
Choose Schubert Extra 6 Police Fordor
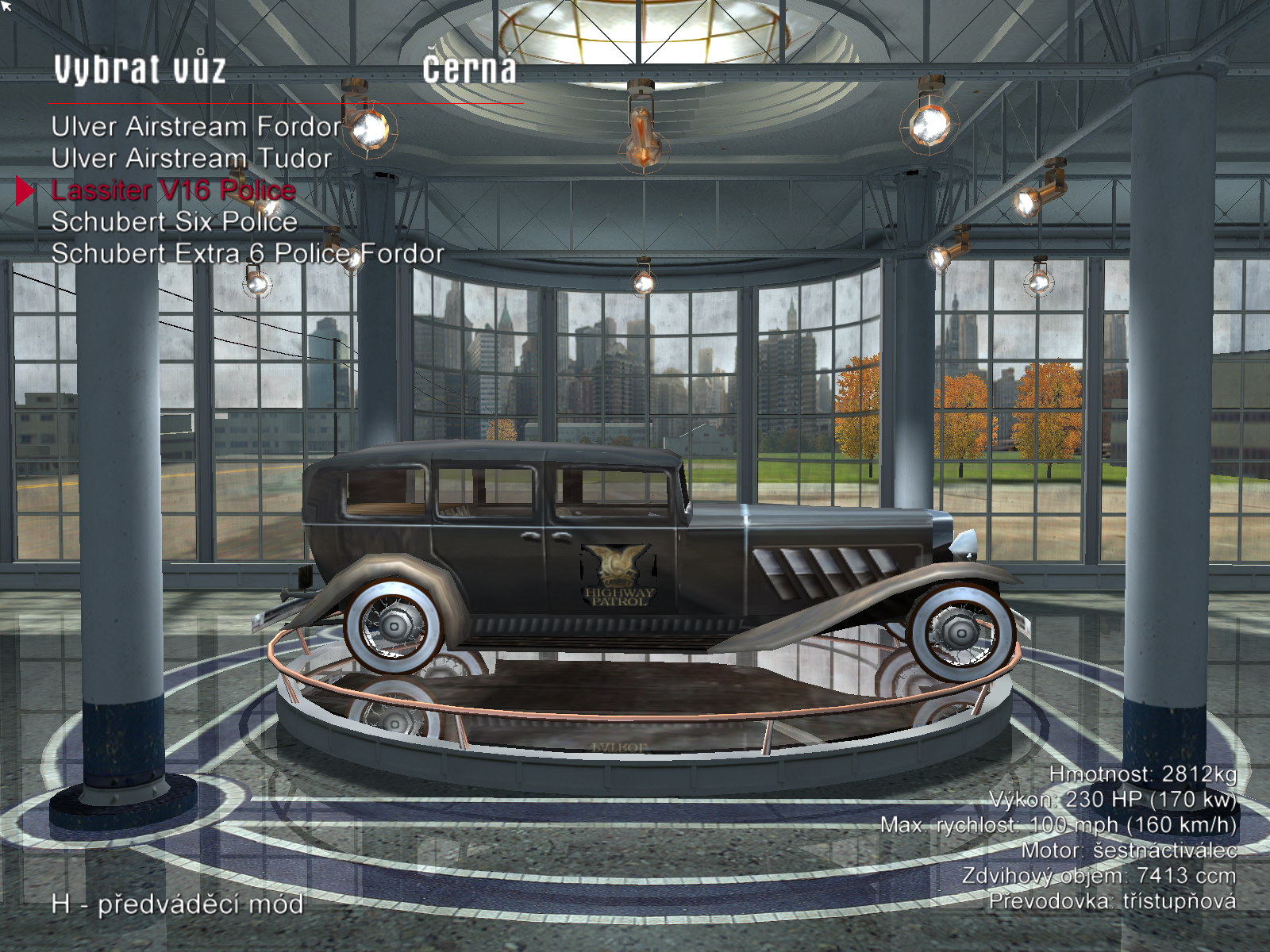(248, 254)
